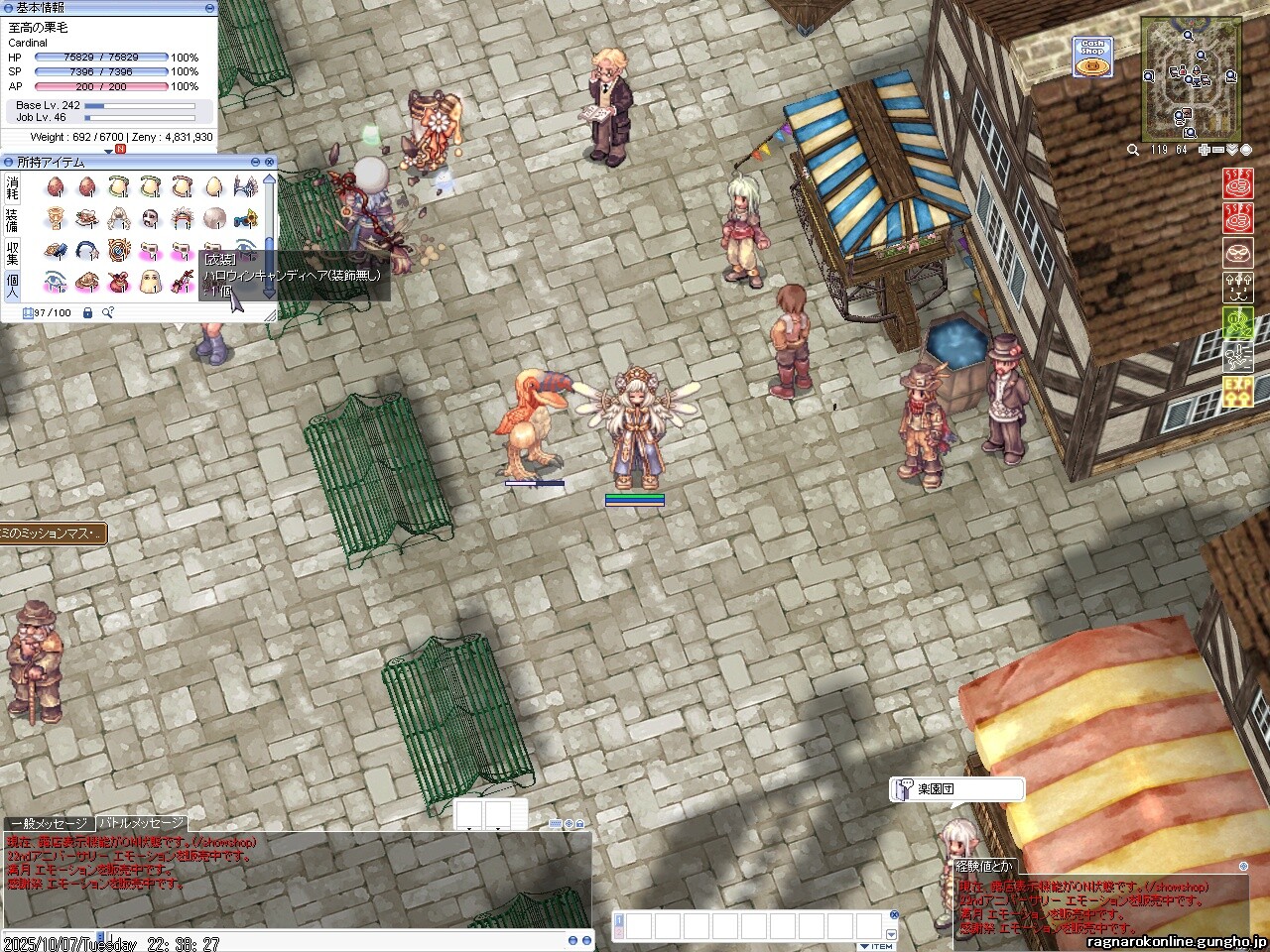The image size is (1270, 952).
Task: Click the town minimap
Action: [1191, 79]
